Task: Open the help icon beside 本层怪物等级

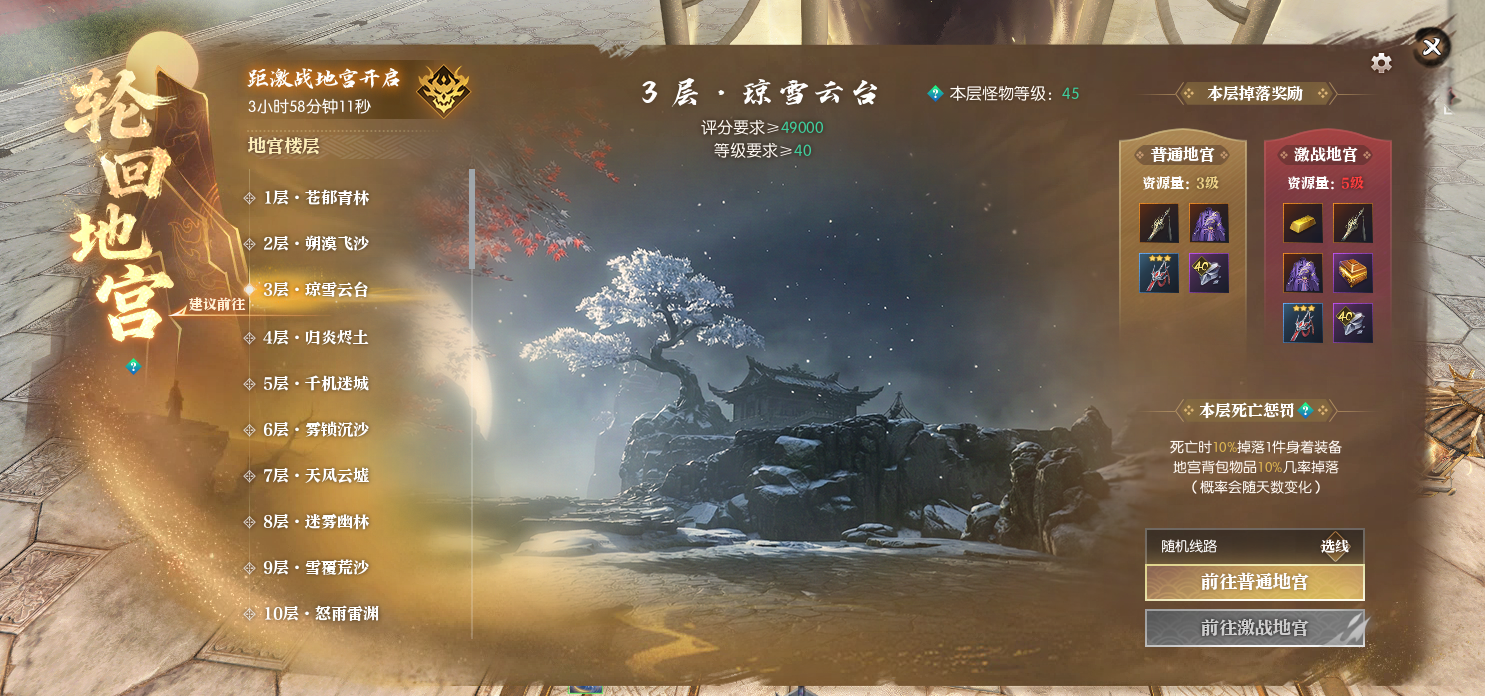Action: (935, 93)
